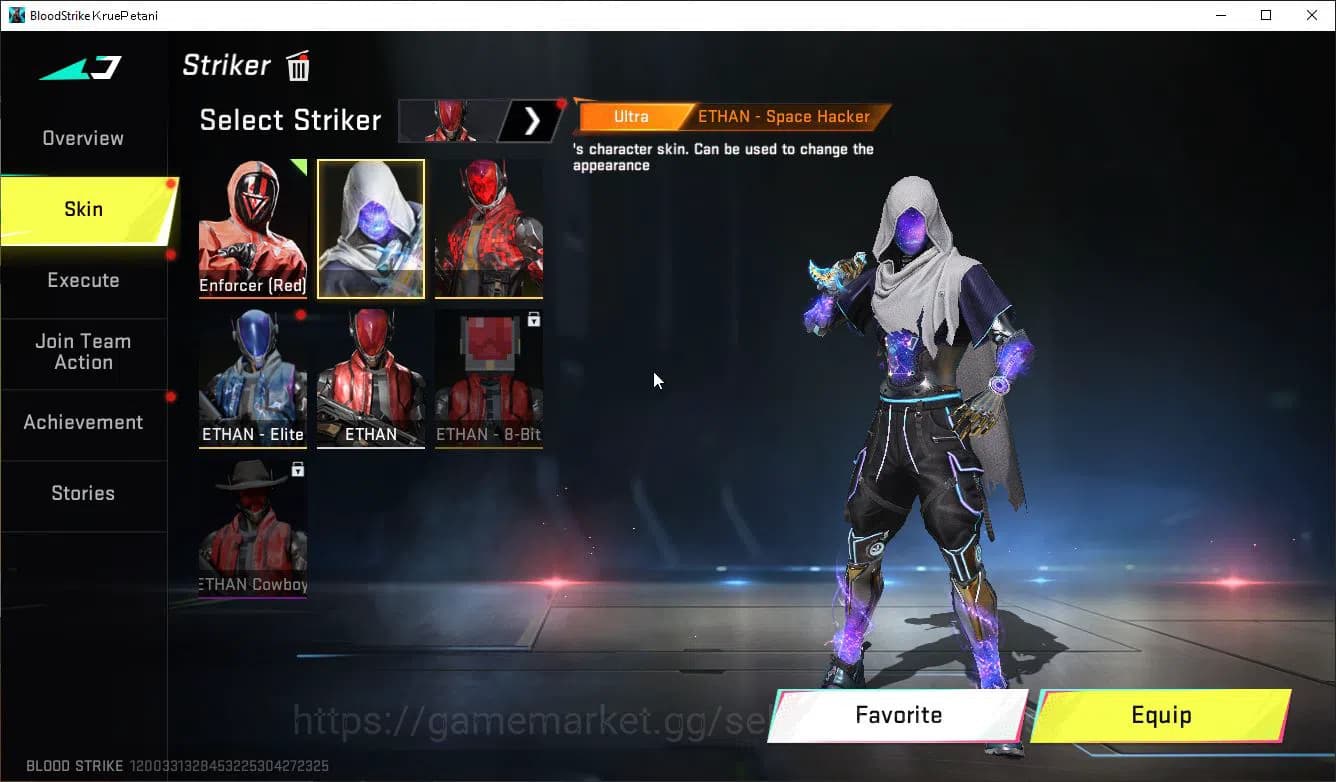The image size is (1336, 782).
Task: Select the ETHAN skin thumbnail
Action: point(370,378)
